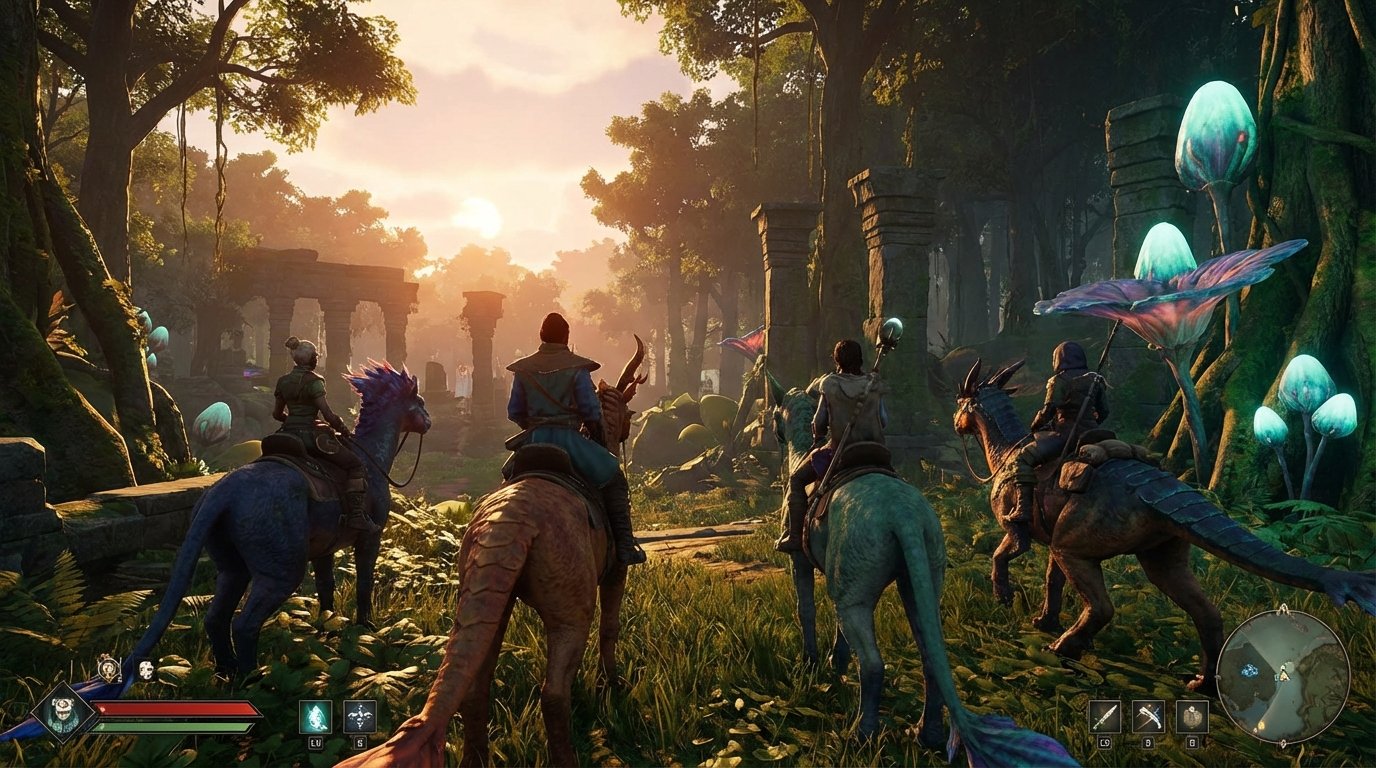Toggle the knife slot selection
This screenshot has width=1376, height=768.
(1105, 717)
